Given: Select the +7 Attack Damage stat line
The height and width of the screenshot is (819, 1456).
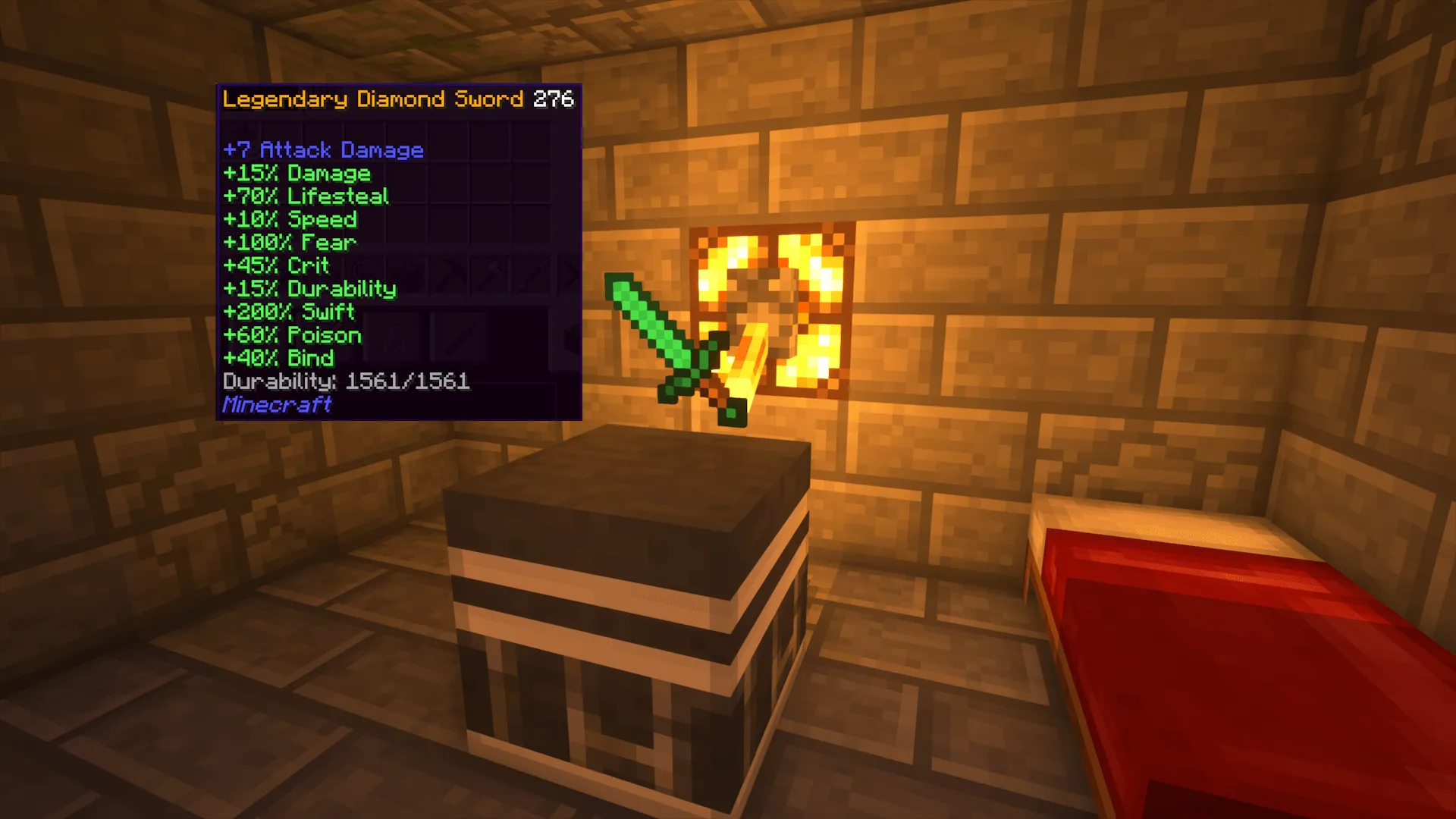Looking at the screenshot, I should (x=322, y=149).
